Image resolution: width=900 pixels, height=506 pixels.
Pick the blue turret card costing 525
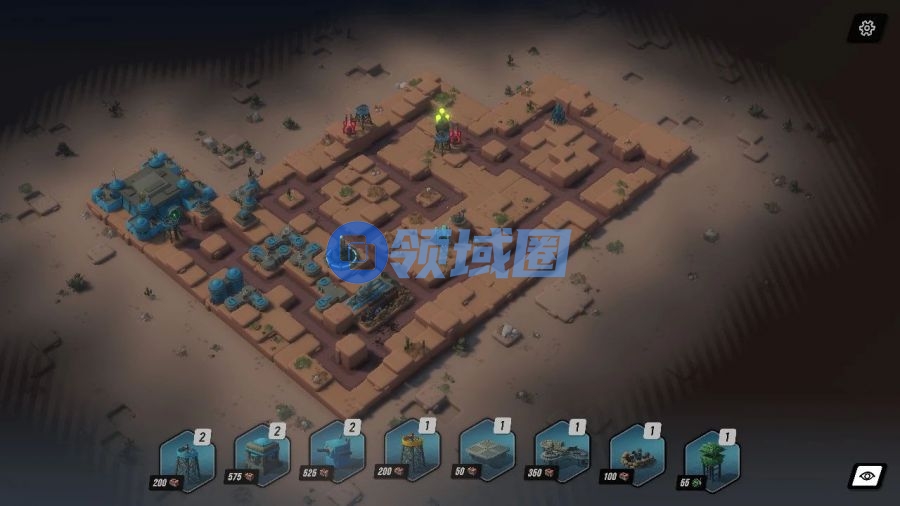coord(337,457)
